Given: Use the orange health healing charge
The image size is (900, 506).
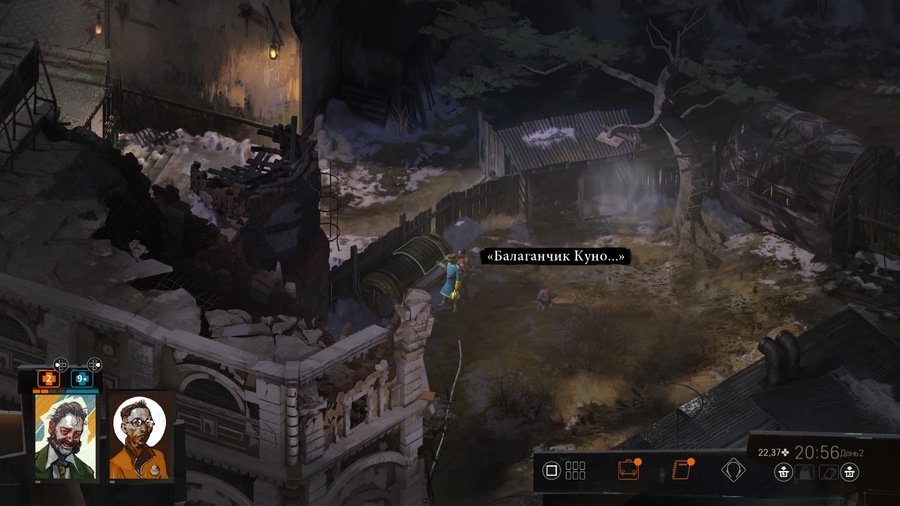Looking at the screenshot, I should [46, 379].
